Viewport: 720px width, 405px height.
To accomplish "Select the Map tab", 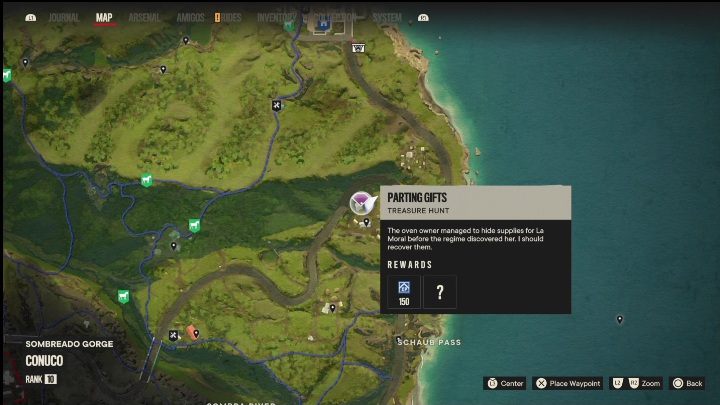I will pyautogui.click(x=104, y=18).
